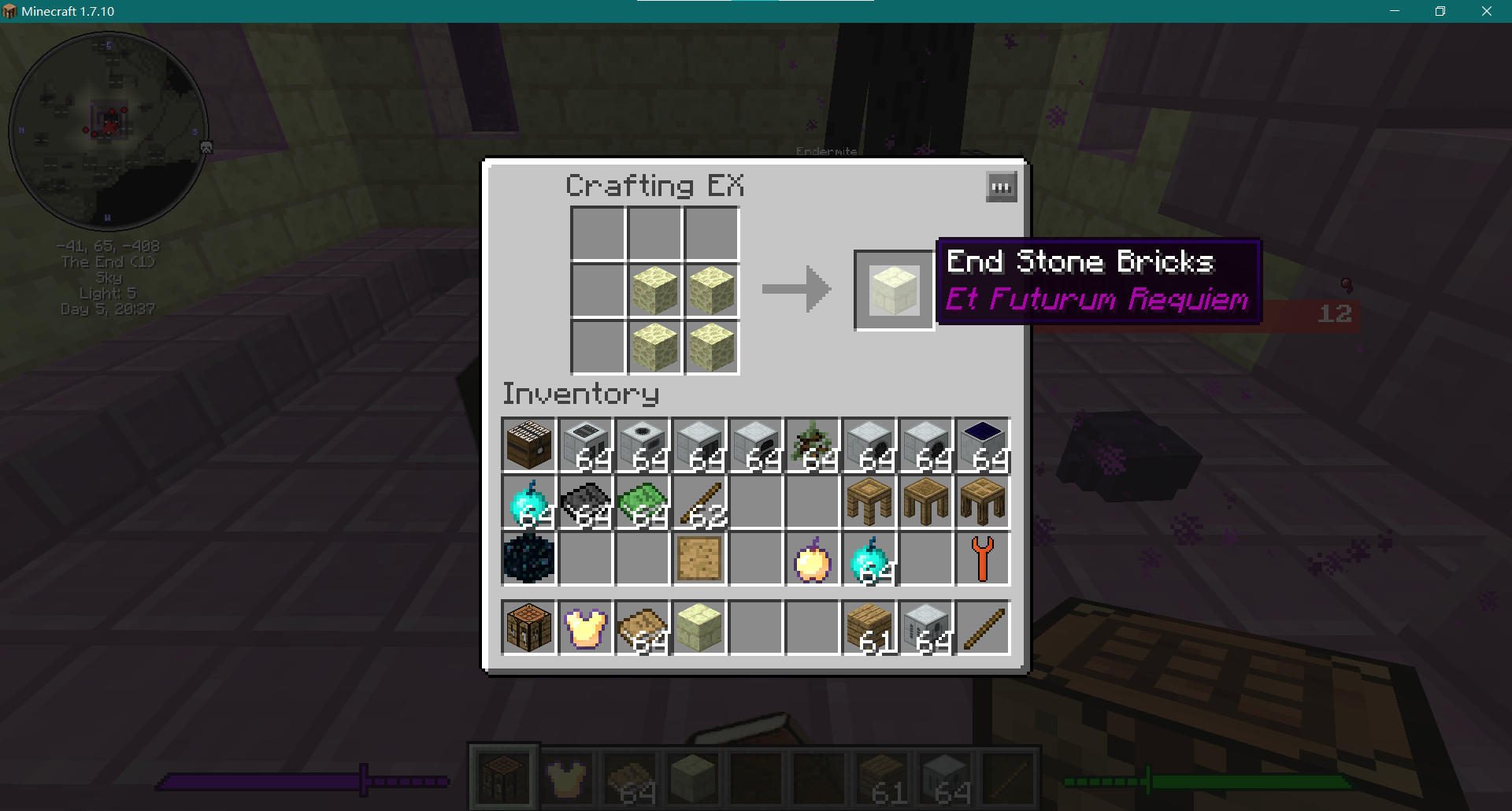
Task: Select the stack of 61 barrels
Action: pyautogui.click(x=868, y=628)
